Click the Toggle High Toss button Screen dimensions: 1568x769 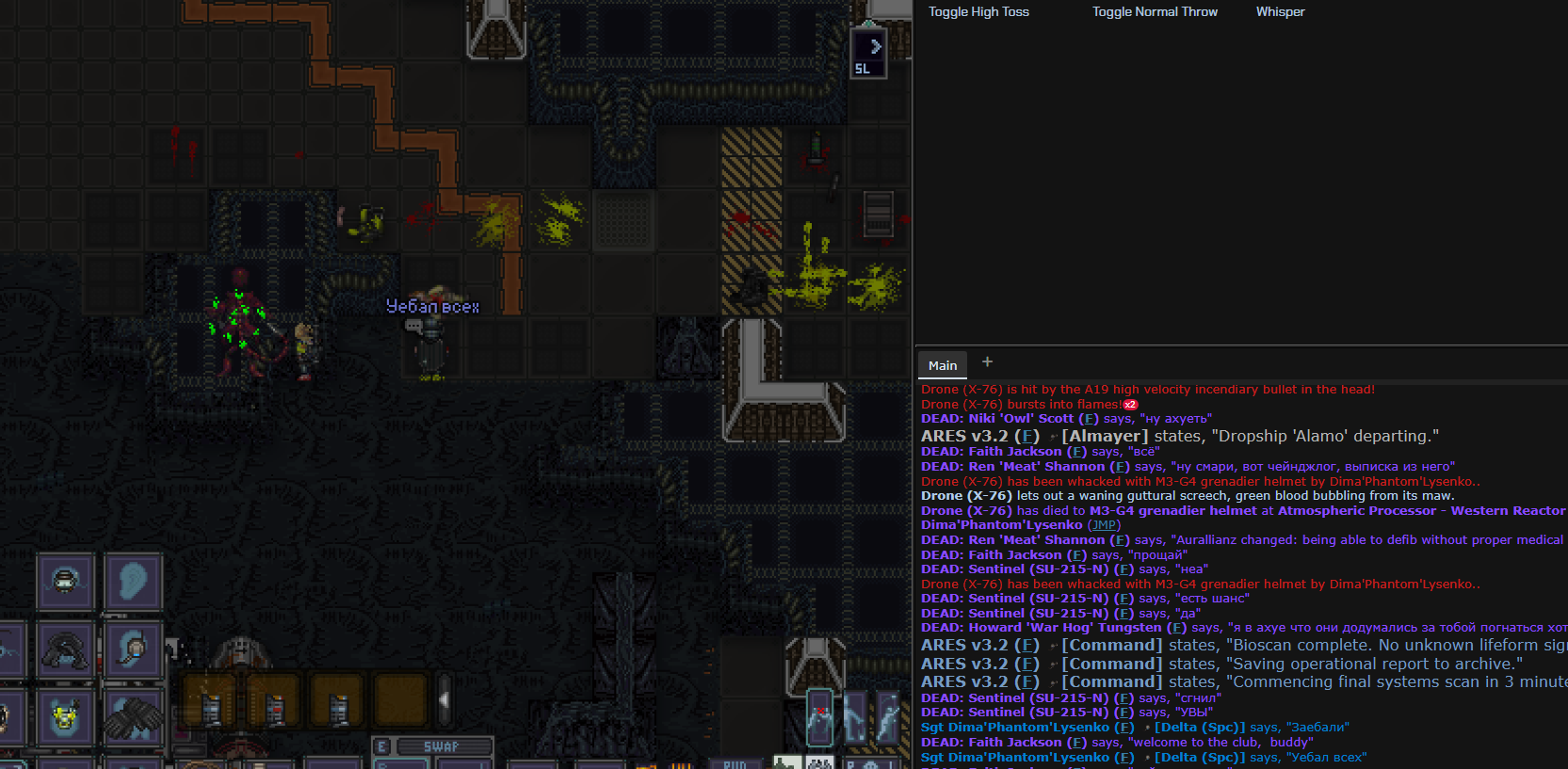pos(978,12)
